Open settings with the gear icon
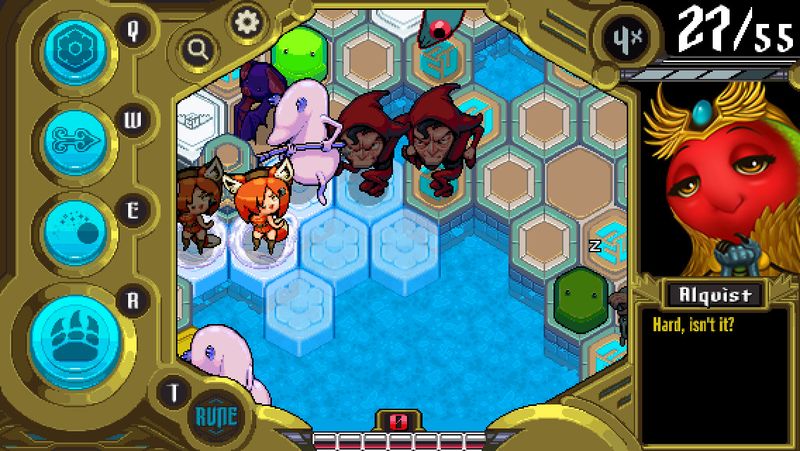 point(245,19)
